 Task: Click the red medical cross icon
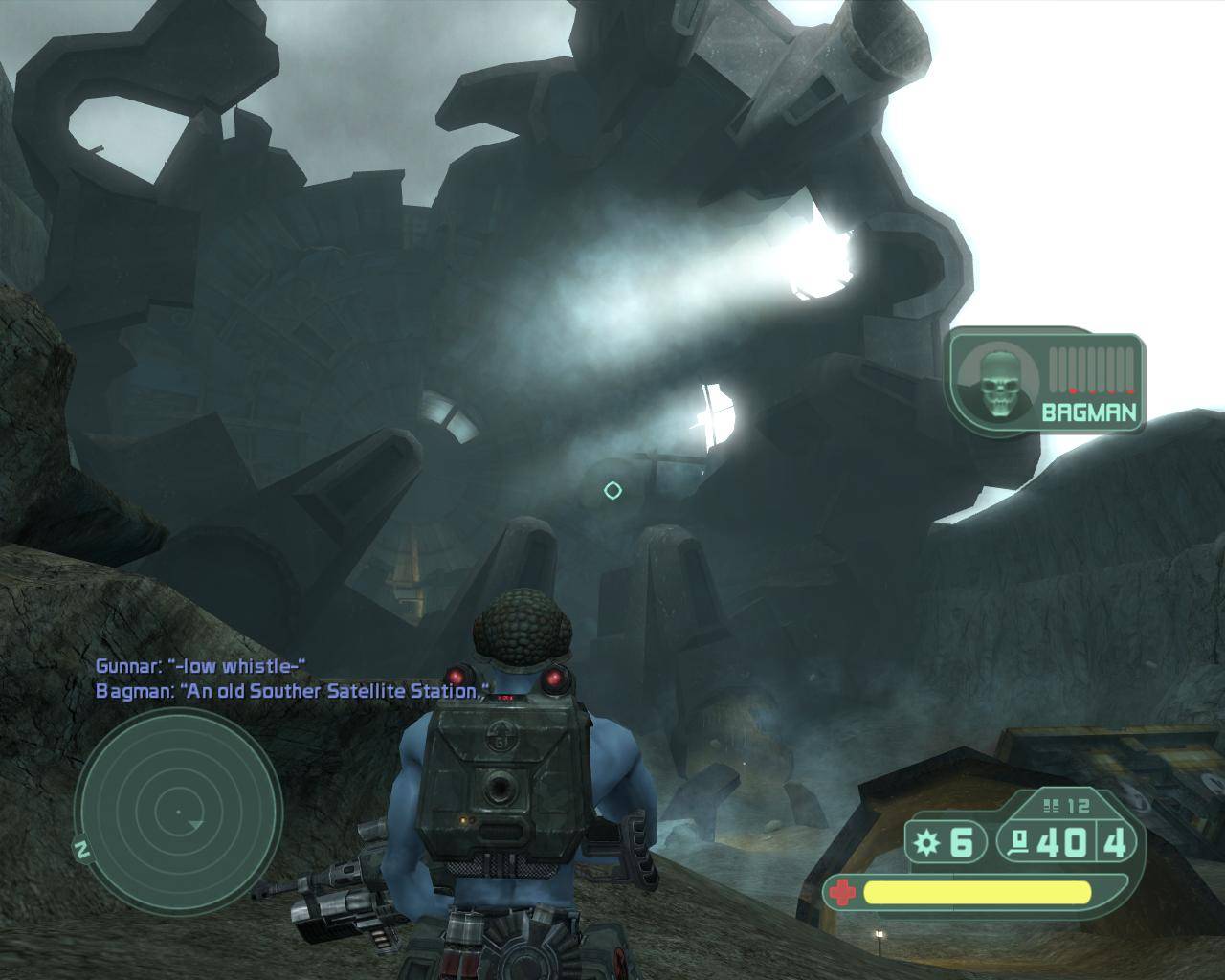(x=842, y=893)
